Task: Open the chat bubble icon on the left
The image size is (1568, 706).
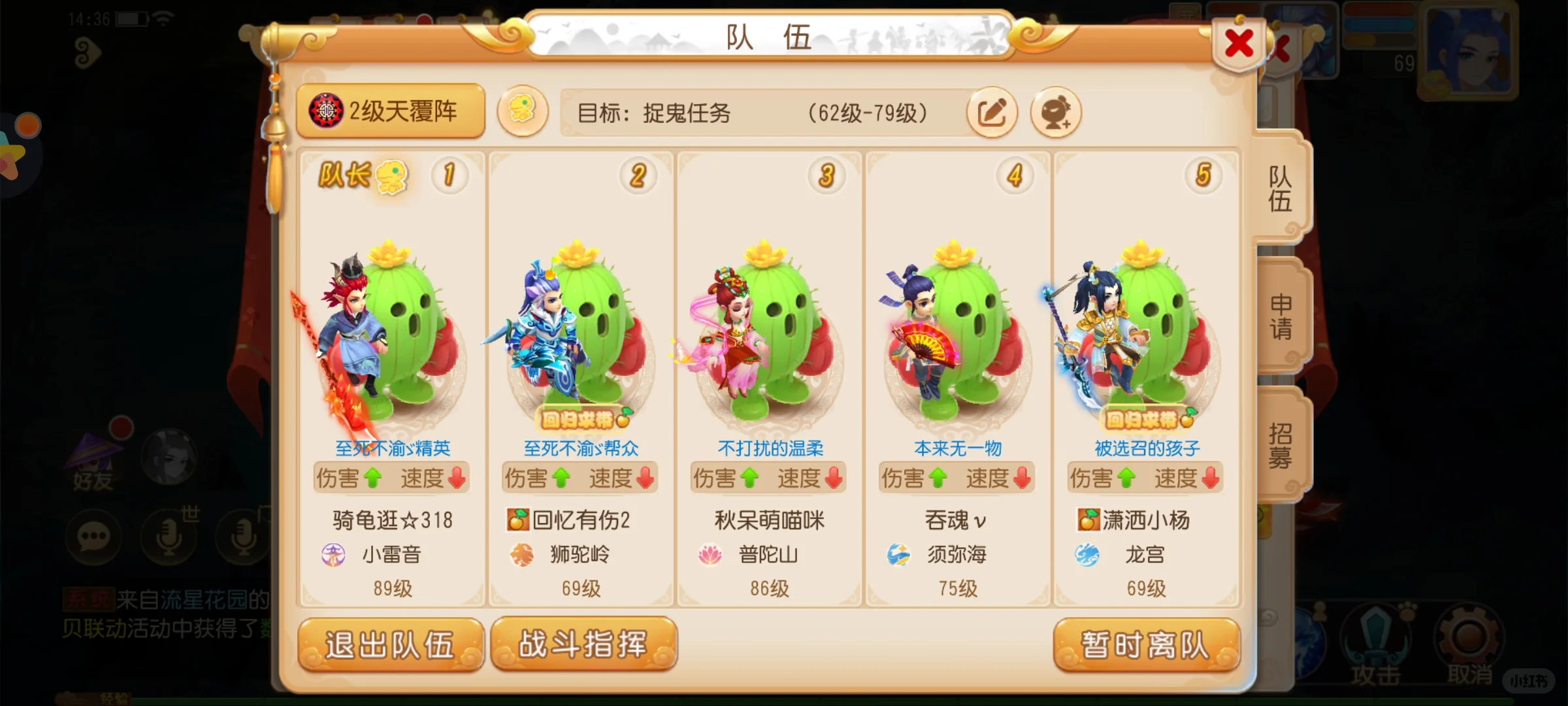Action: [93, 536]
